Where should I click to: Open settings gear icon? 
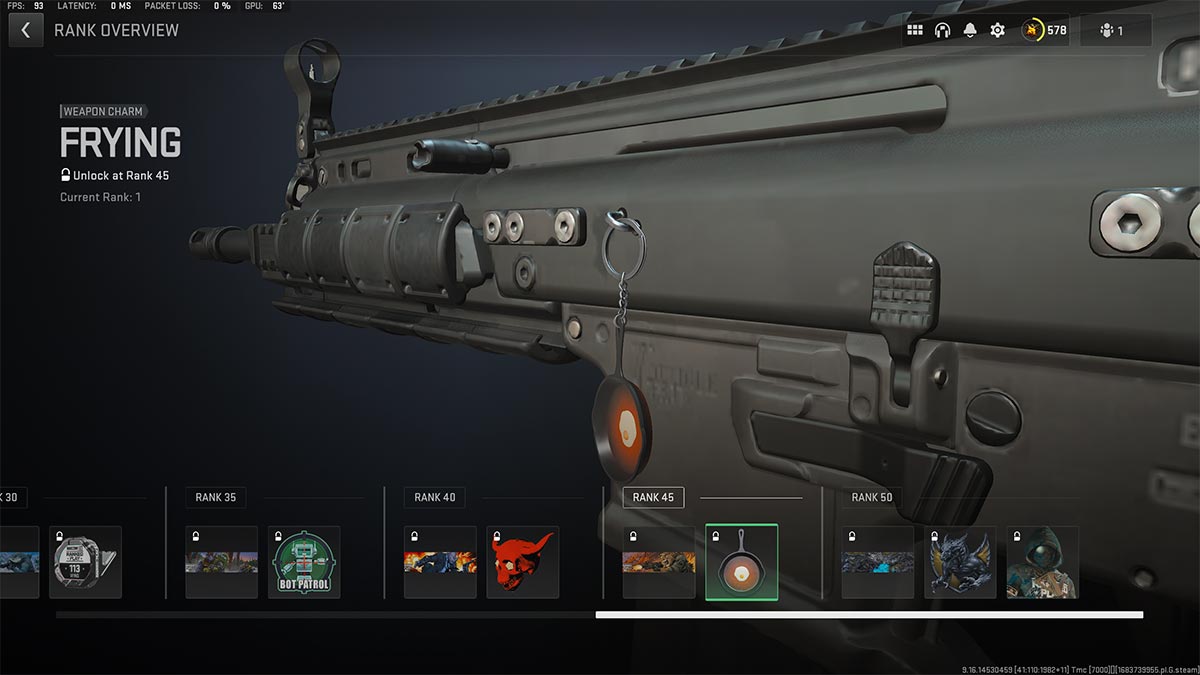[x=997, y=30]
